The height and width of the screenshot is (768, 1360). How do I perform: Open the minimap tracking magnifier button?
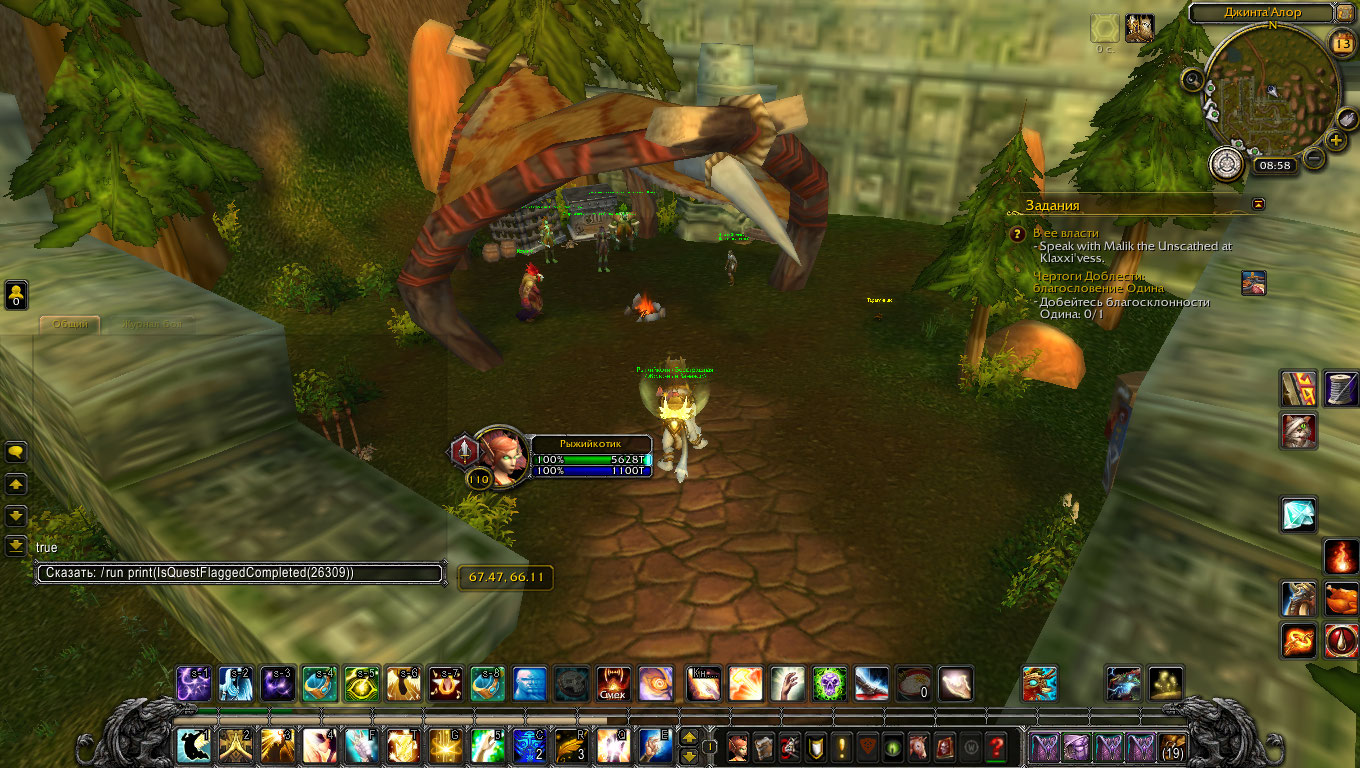tap(1193, 79)
